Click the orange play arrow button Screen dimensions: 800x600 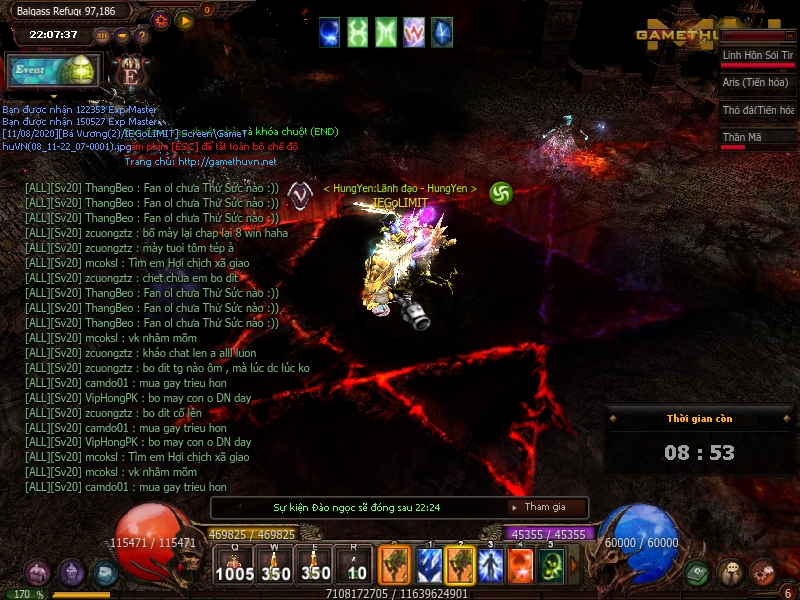(x=184, y=20)
